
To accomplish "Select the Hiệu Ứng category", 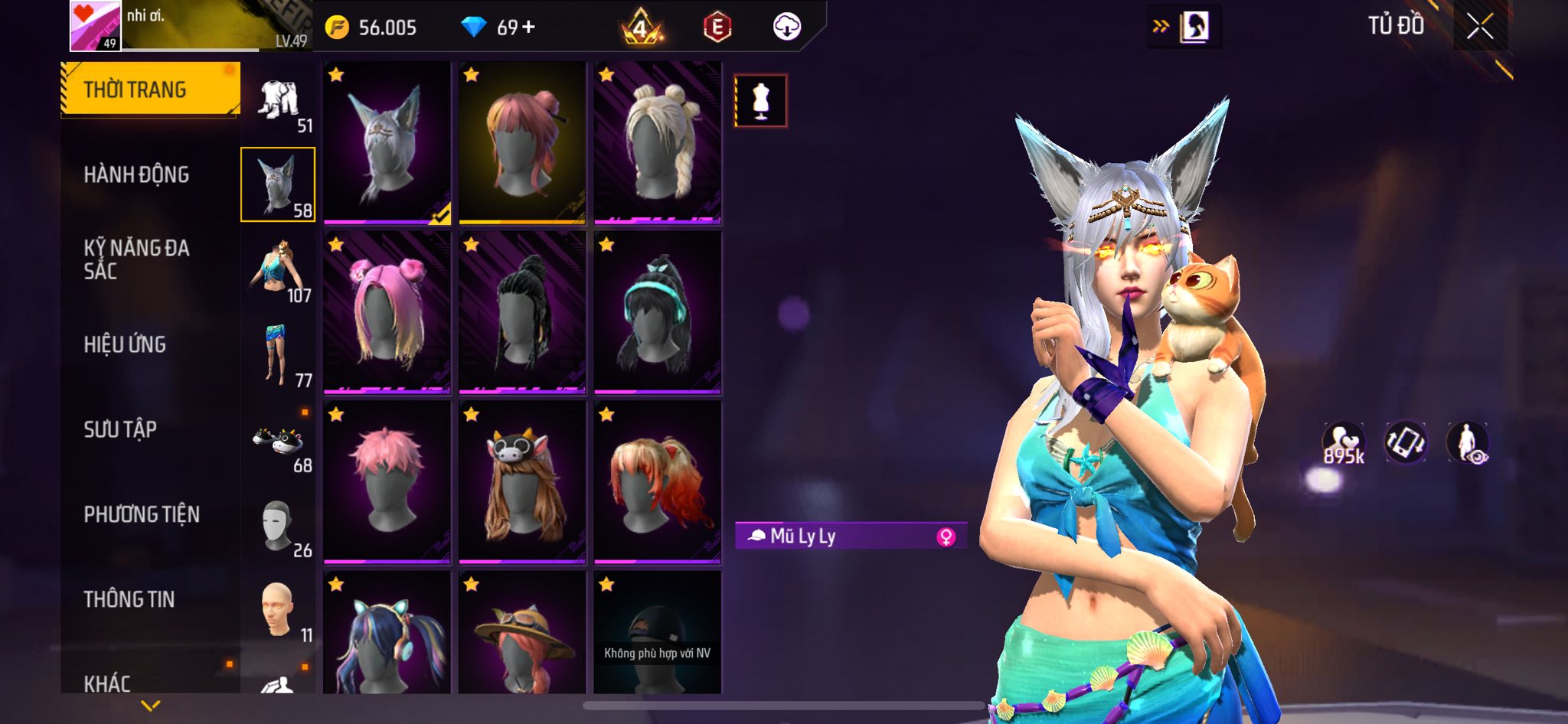I will 125,344.
